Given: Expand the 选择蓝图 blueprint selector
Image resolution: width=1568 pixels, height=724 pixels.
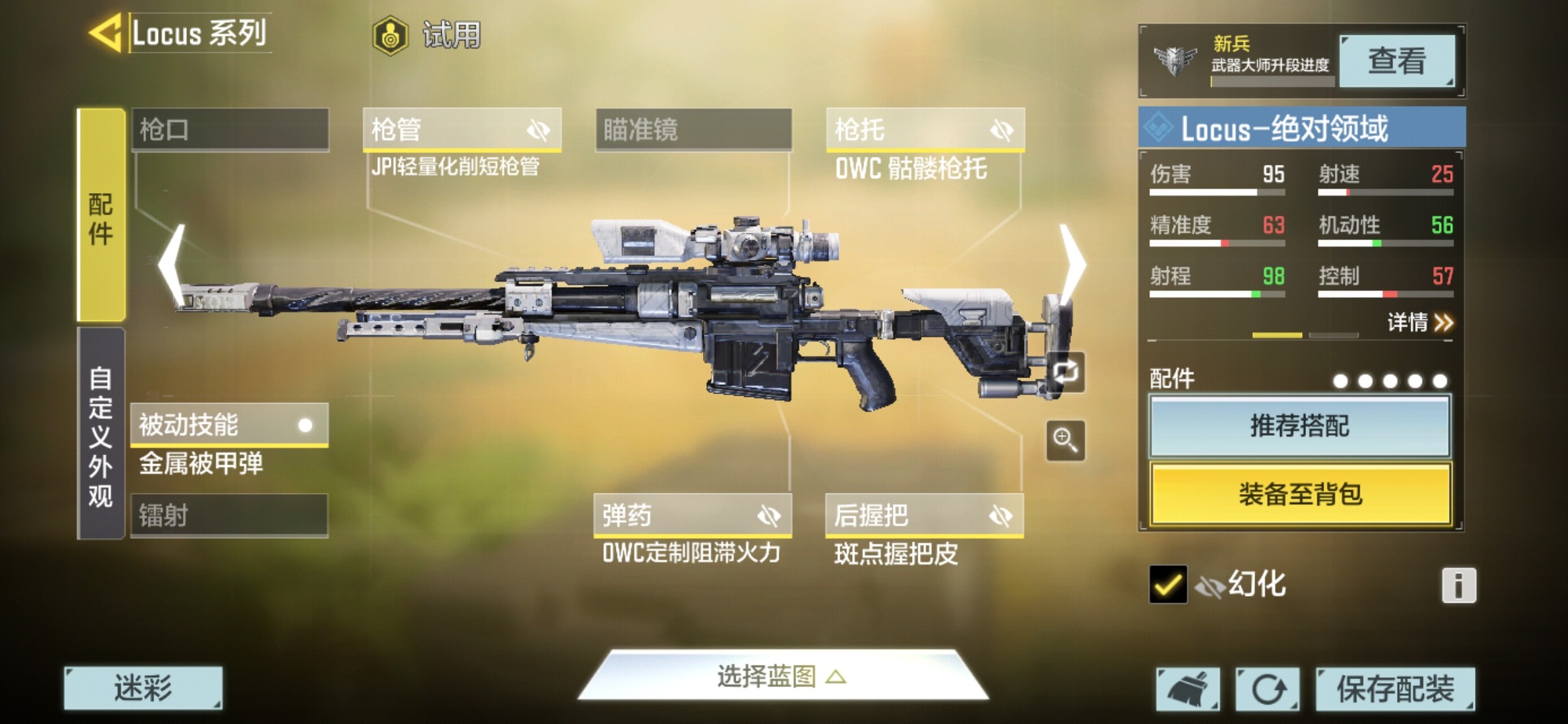Looking at the screenshot, I should 781,676.
